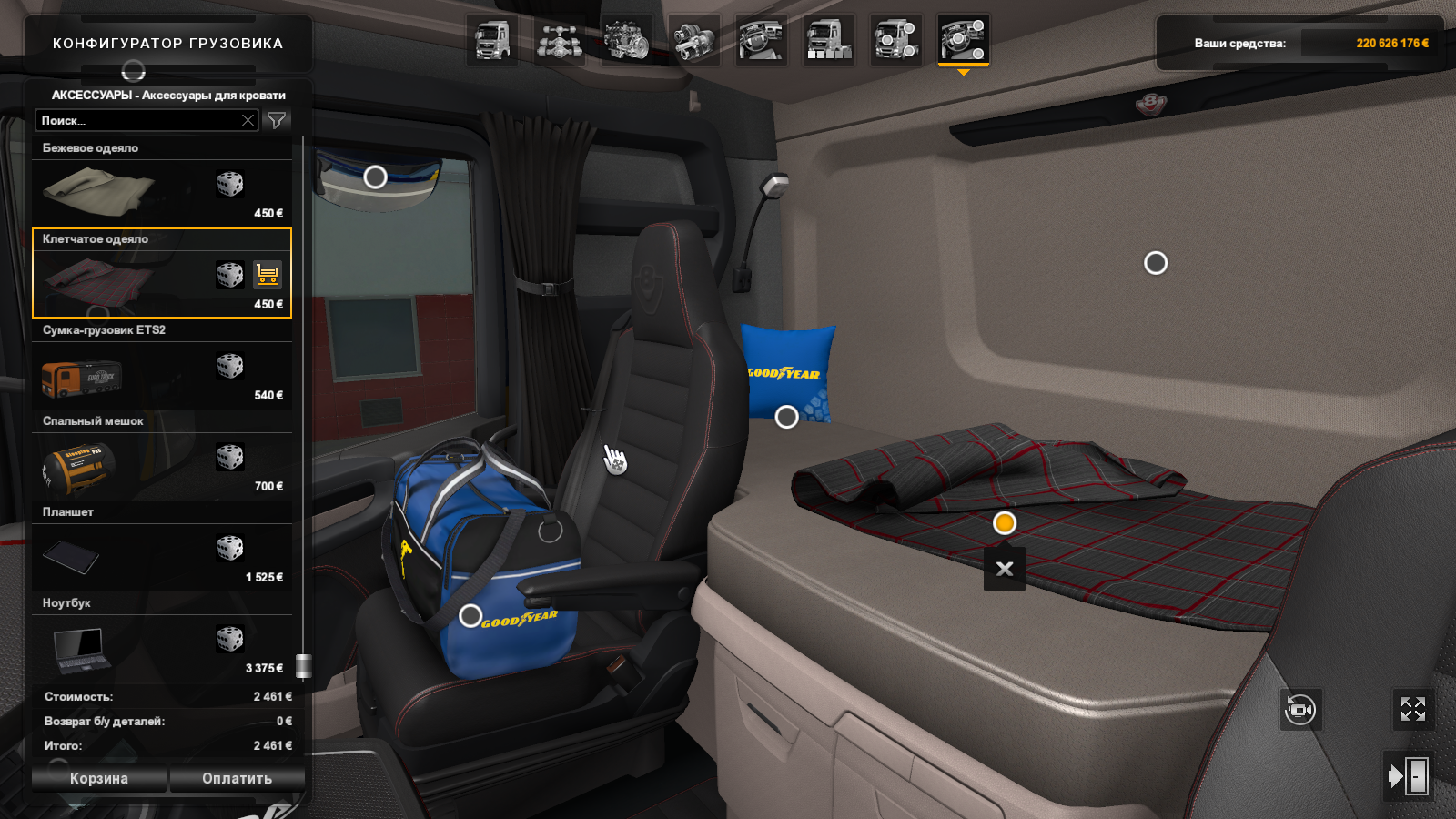Viewport: 1456px width, 819px height.
Task: Clear the search box with the X
Action: (x=248, y=120)
